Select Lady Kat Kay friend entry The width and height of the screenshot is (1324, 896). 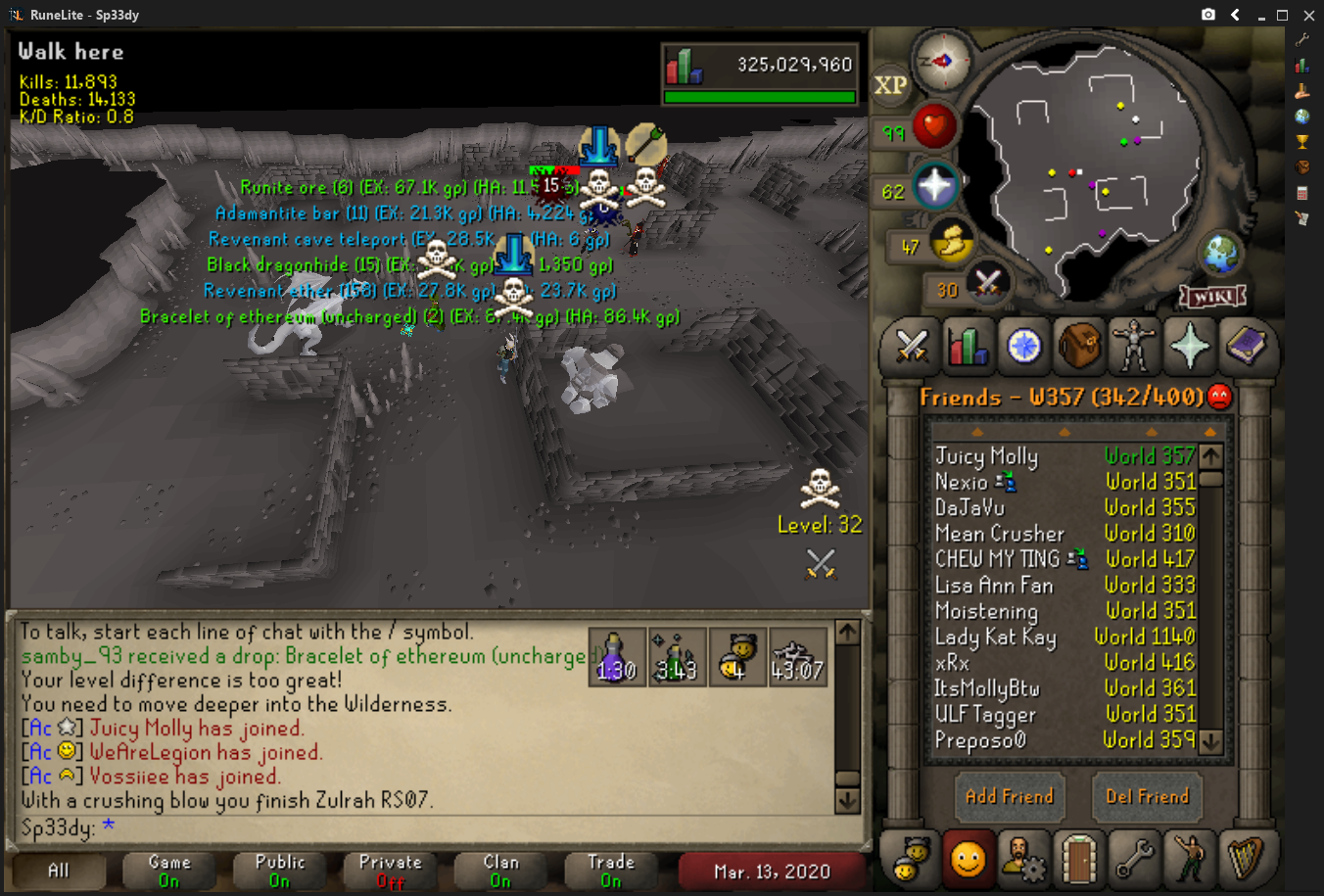(995, 637)
